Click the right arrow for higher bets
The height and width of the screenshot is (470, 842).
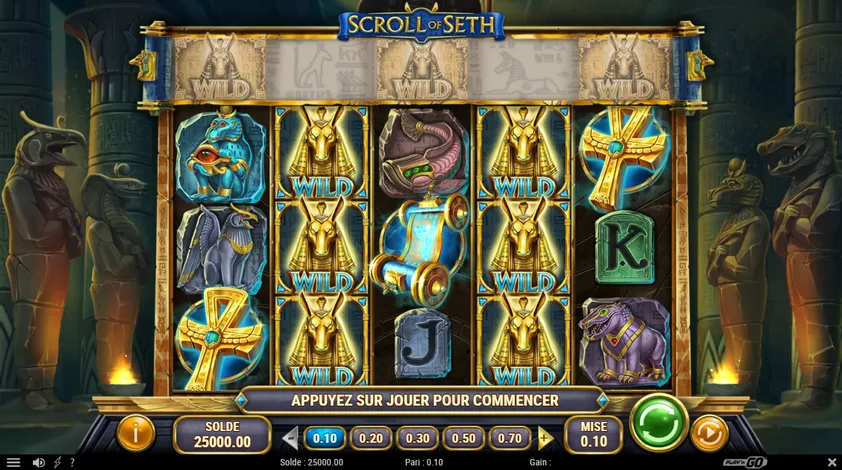[545, 438]
